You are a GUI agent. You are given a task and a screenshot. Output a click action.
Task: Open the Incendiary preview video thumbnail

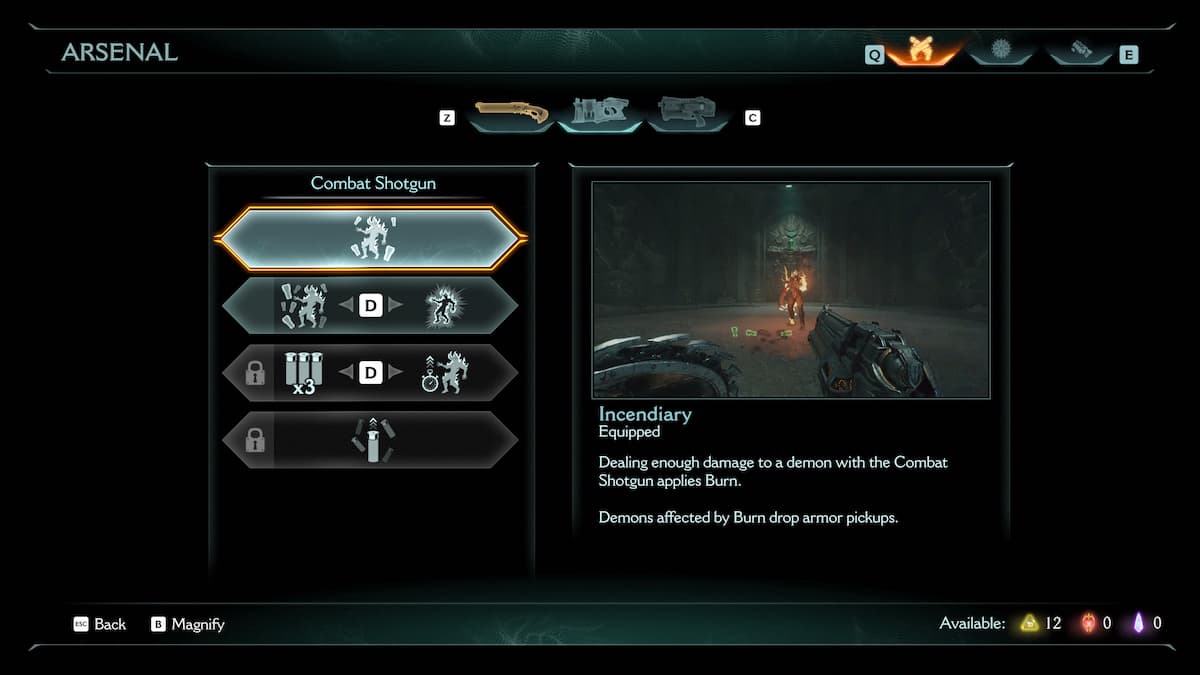pyautogui.click(x=790, y=290)
